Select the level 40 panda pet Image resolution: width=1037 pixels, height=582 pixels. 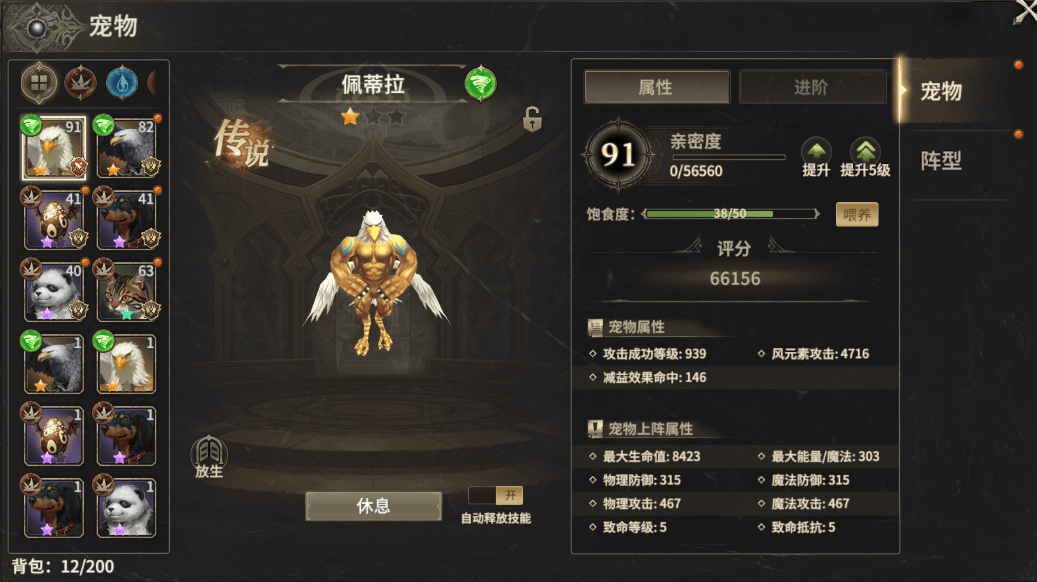tap(54, 290)
